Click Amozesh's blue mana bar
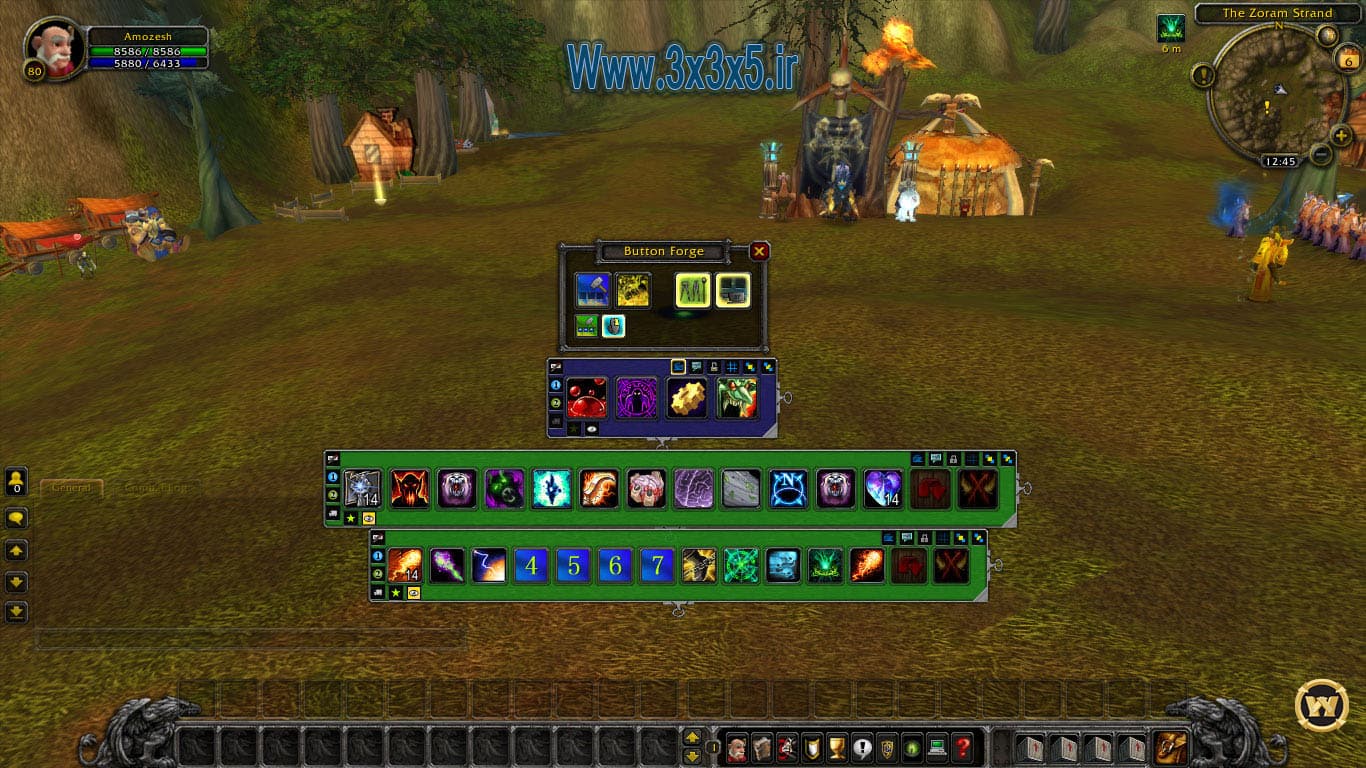Image resolution: width=1366 pixels, height=768 pixels. (148, 63)
